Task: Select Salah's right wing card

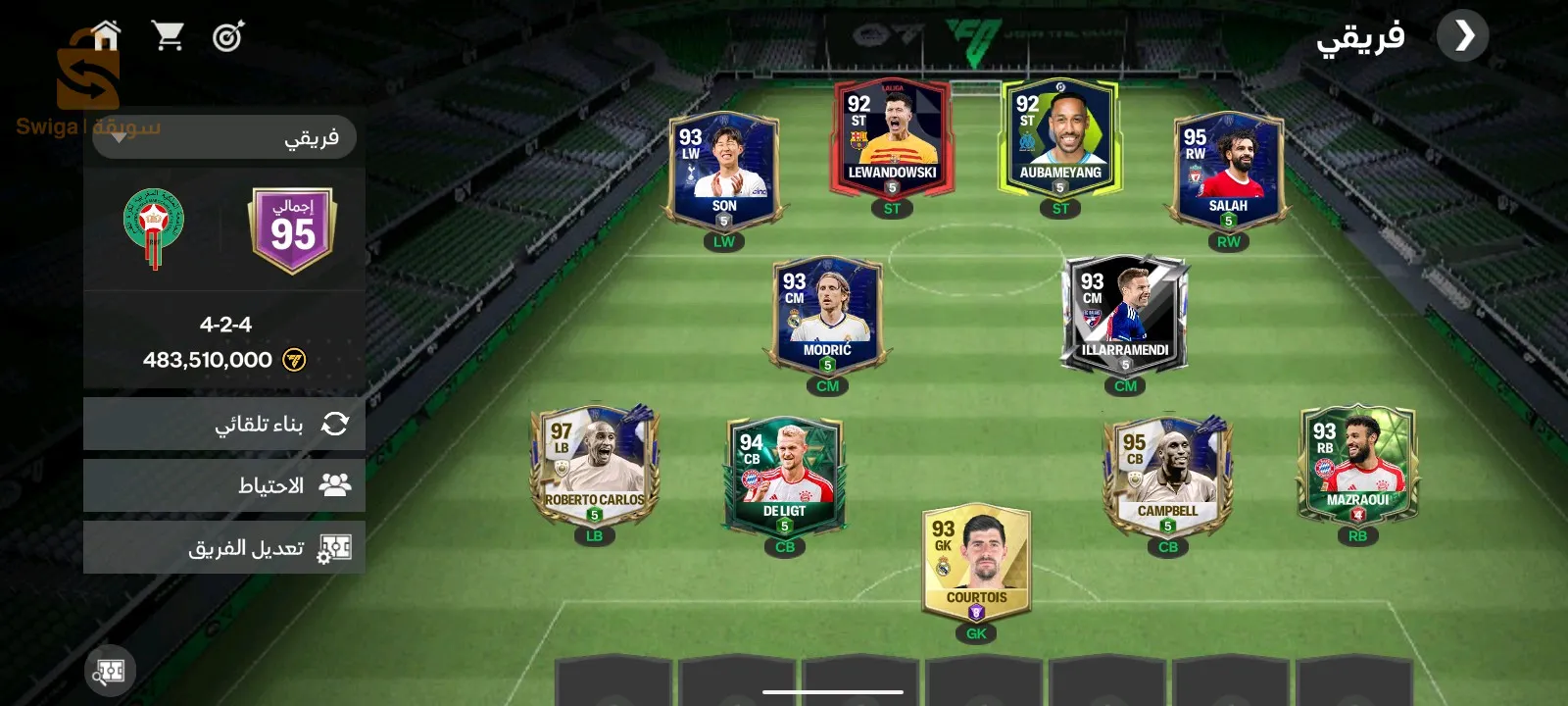Action: 1227,174
